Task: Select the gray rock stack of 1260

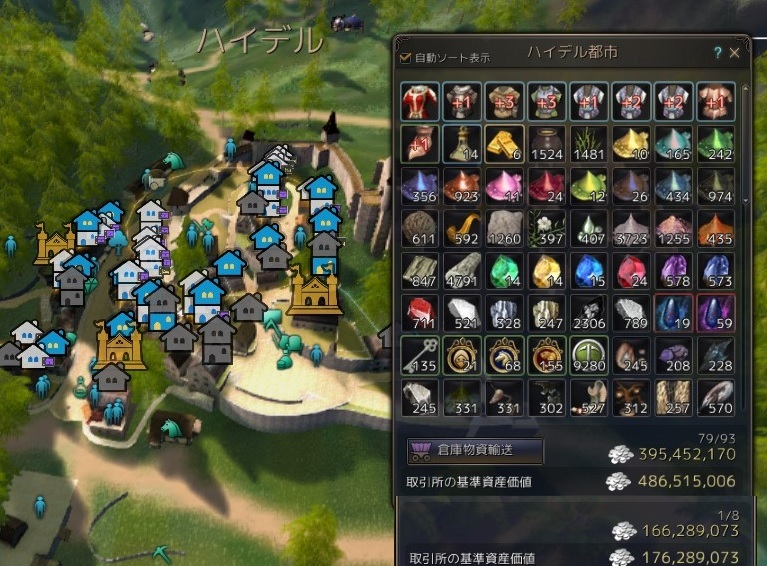Action: tap(504, 229)
